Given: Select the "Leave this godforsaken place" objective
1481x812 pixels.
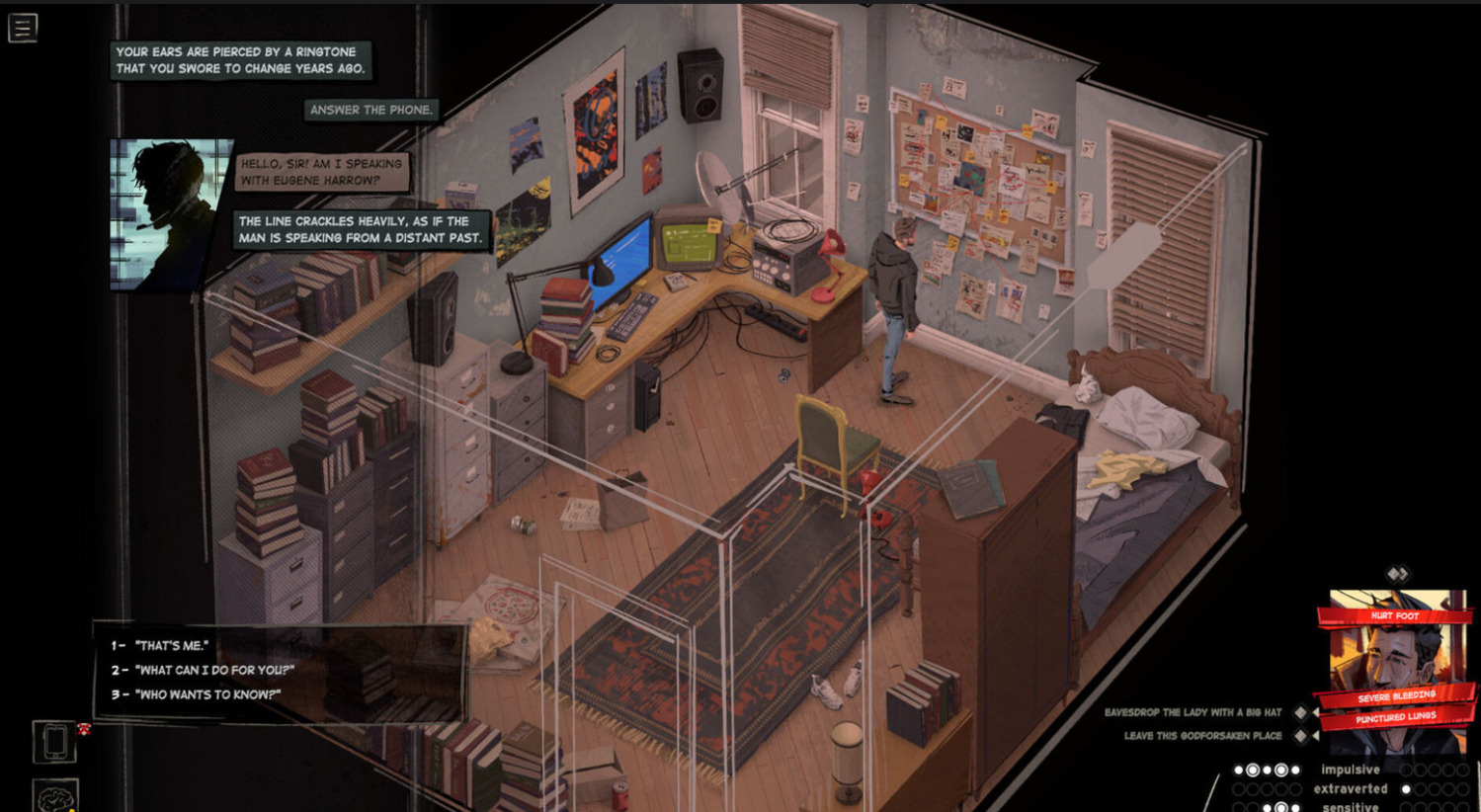Looking at the screenshot, I should pyautogui.click(x=1202, y=736).
